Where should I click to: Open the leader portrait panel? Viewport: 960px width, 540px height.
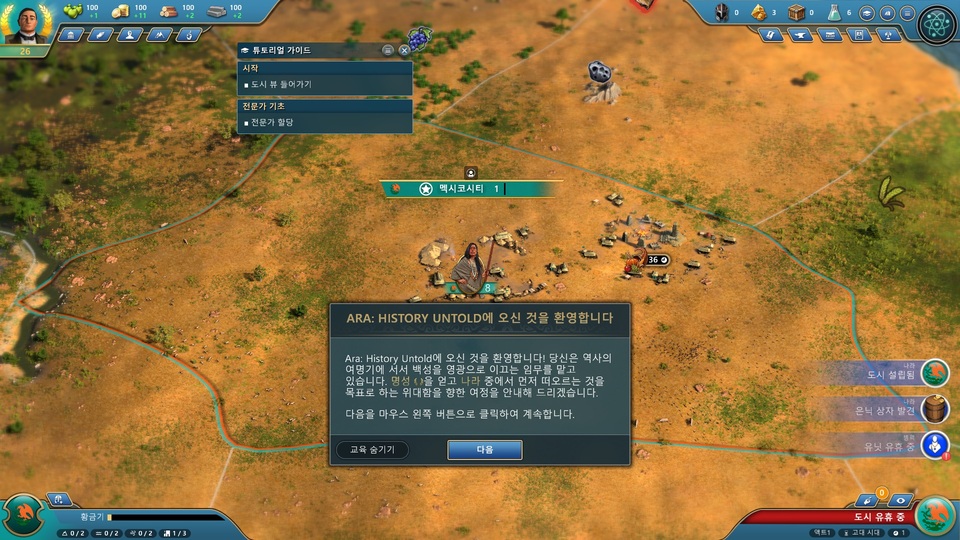[x=27, y=23]
